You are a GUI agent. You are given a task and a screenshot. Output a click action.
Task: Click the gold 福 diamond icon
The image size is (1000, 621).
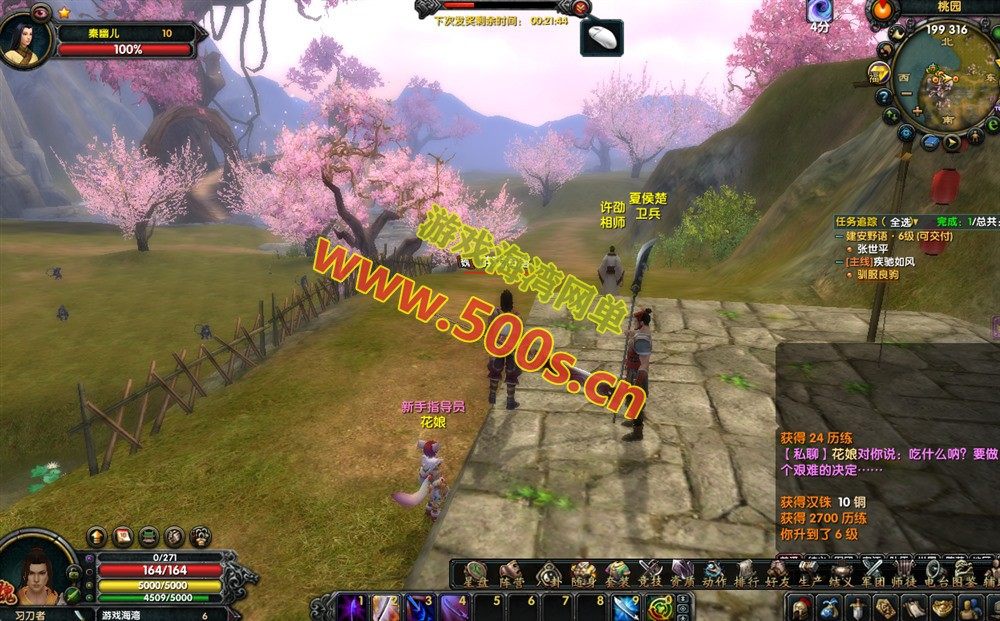880,73
